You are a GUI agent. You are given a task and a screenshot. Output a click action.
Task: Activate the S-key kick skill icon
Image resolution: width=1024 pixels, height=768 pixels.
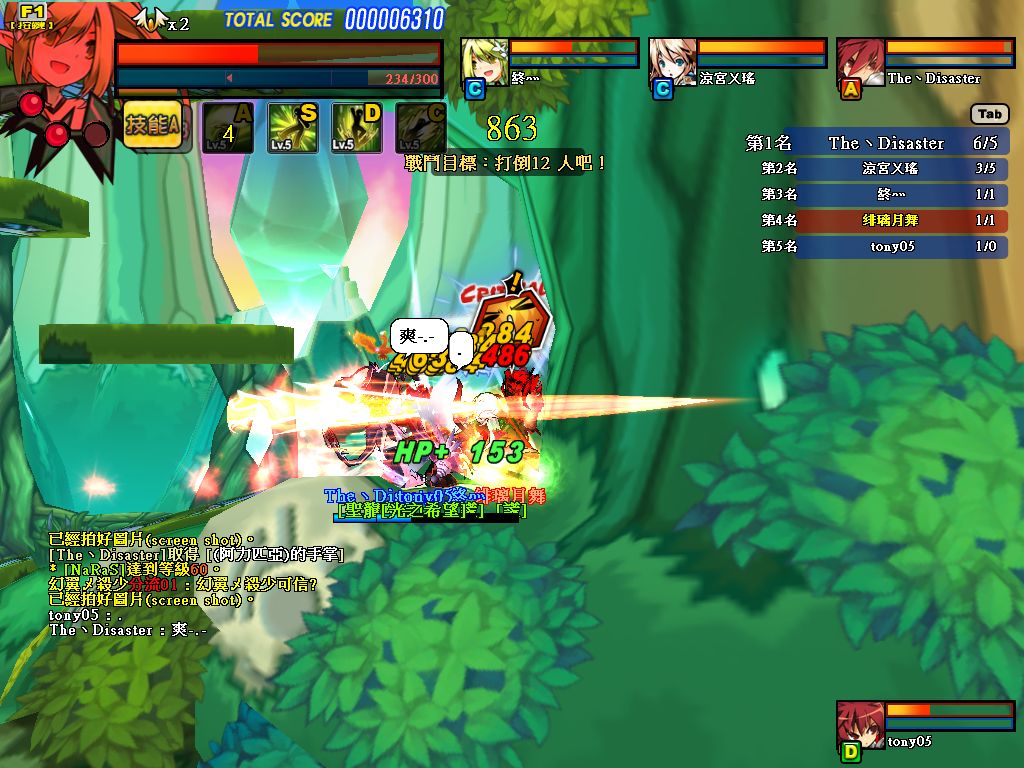click(x=293, y=127)
